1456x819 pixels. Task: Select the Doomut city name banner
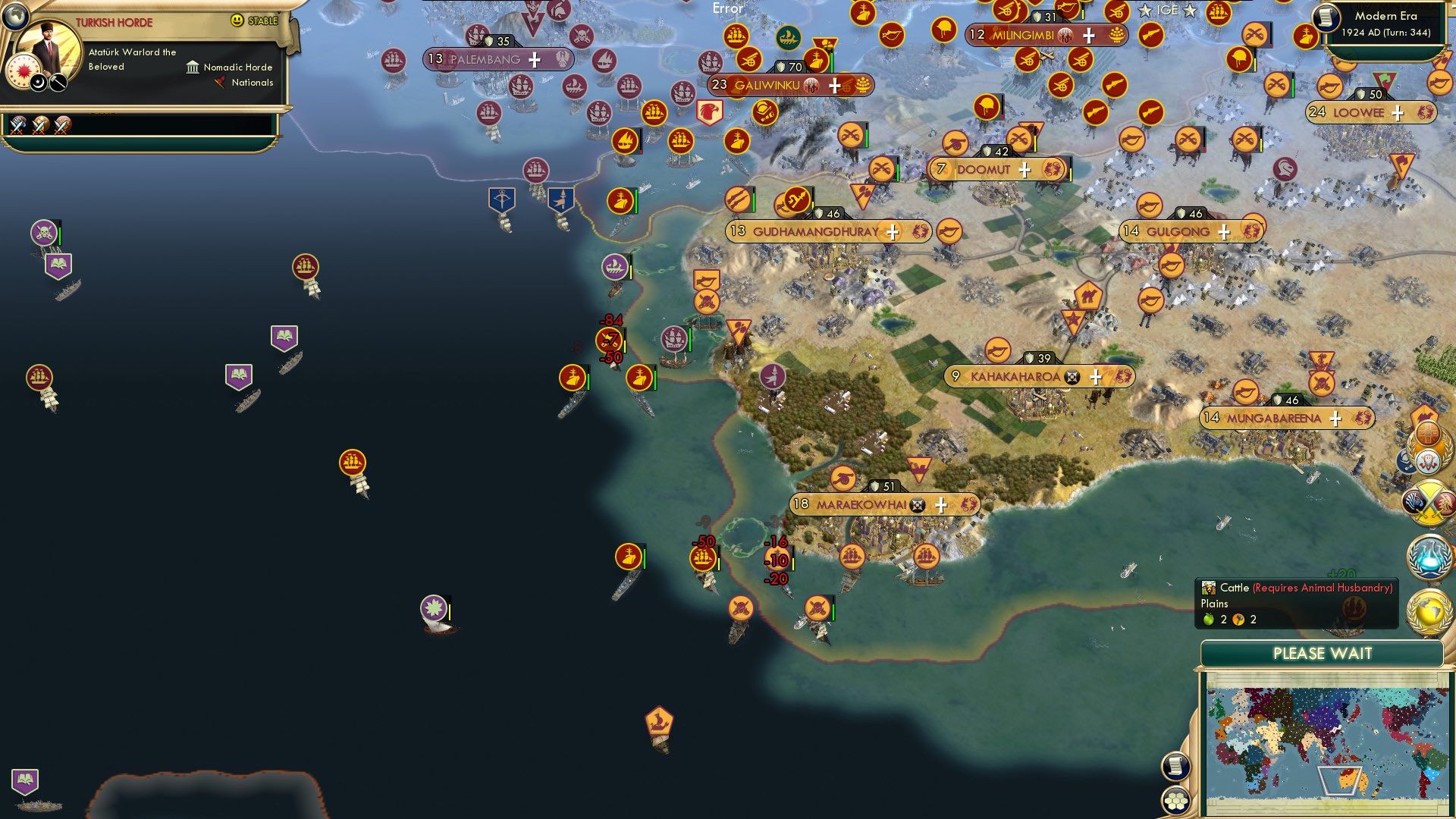(x=984, y=169)
